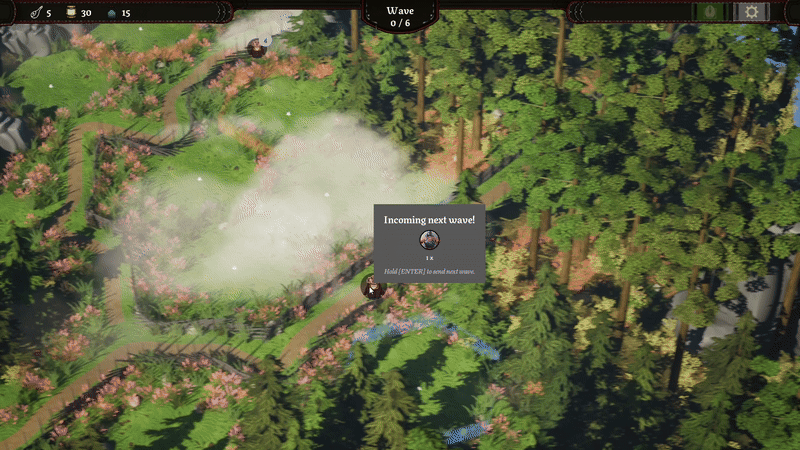Open the settings gear menu
The width and height of the screenshot is (800, 450).
(x=752, y=12)
